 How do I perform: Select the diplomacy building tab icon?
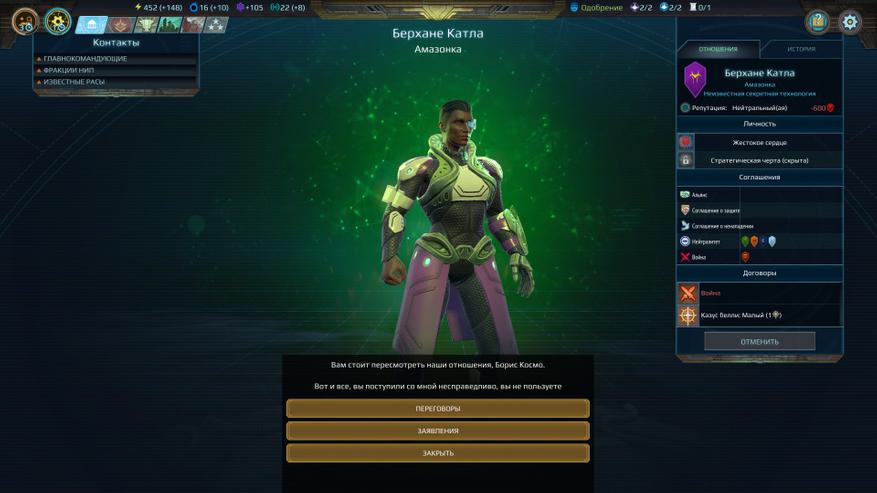click(x=91, y=25)
